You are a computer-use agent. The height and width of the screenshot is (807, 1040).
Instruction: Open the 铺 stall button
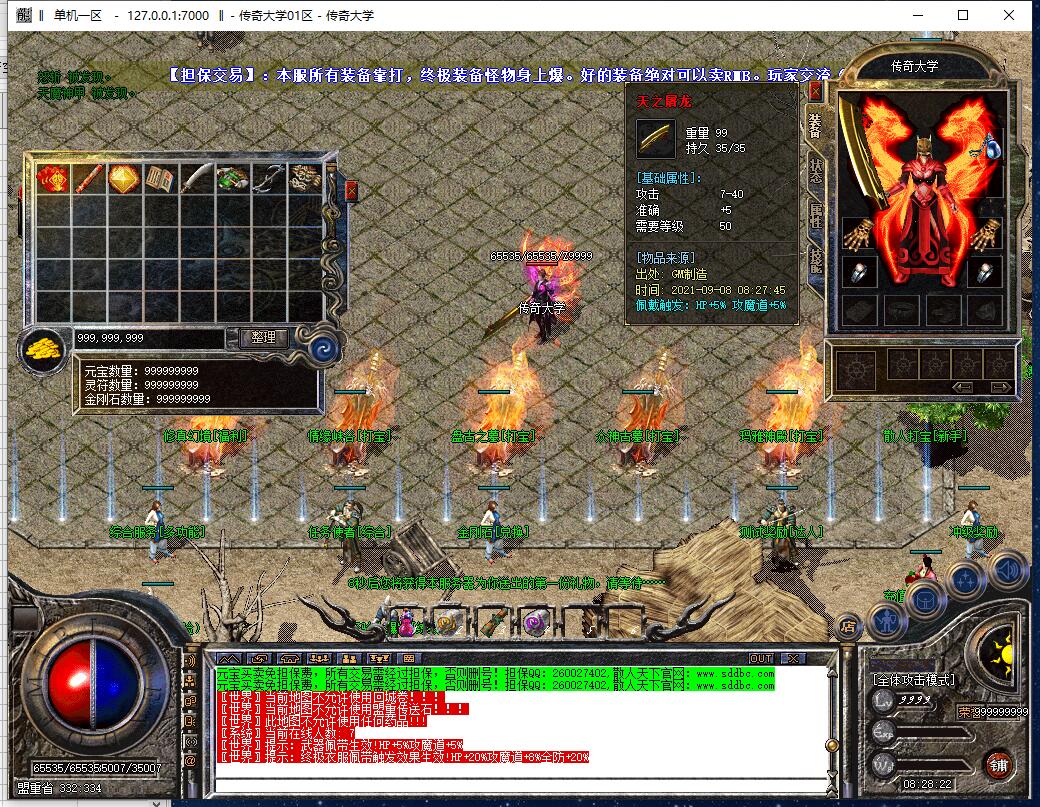click(997, 766)
